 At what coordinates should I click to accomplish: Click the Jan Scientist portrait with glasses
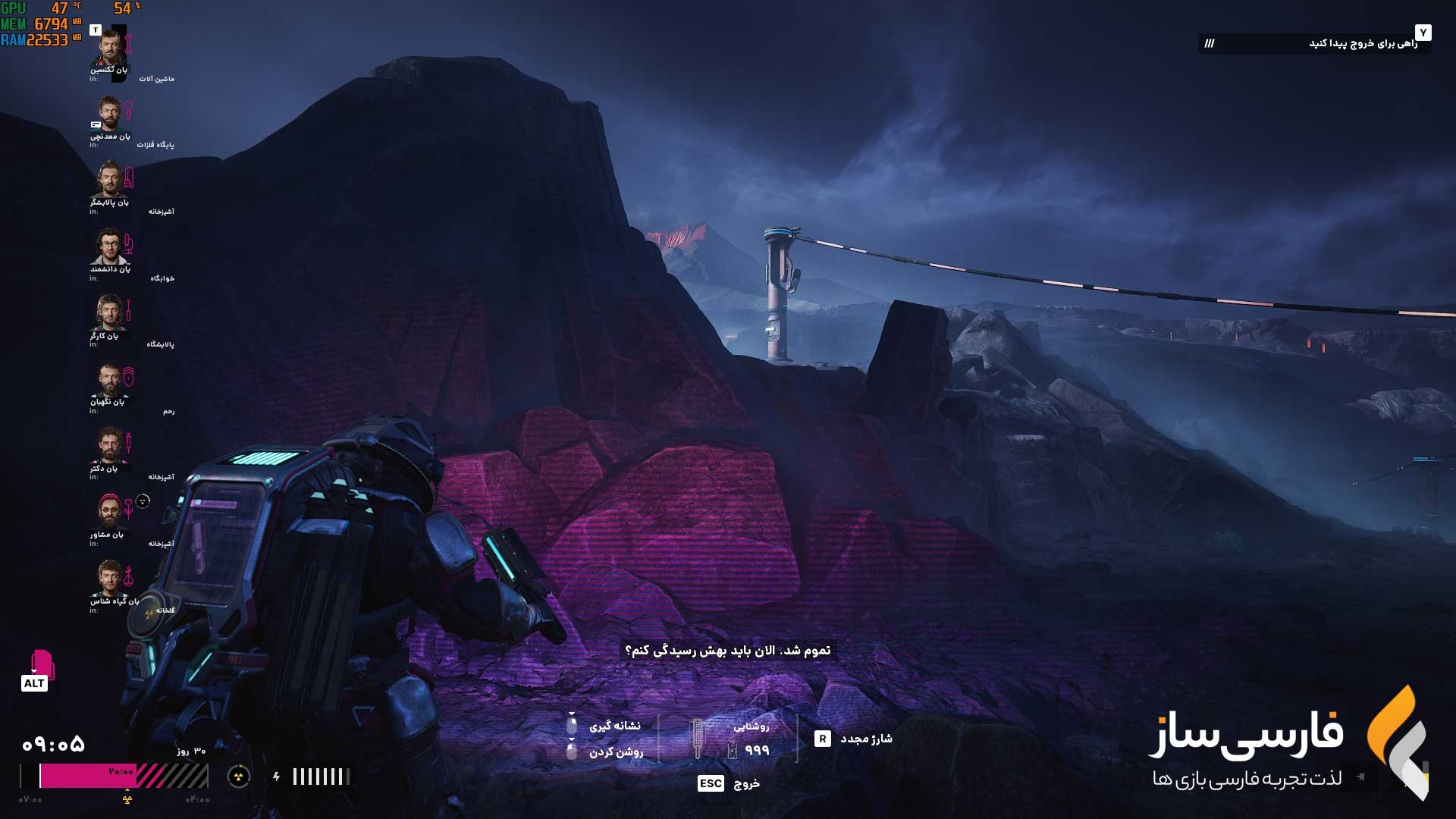[110, 246]
